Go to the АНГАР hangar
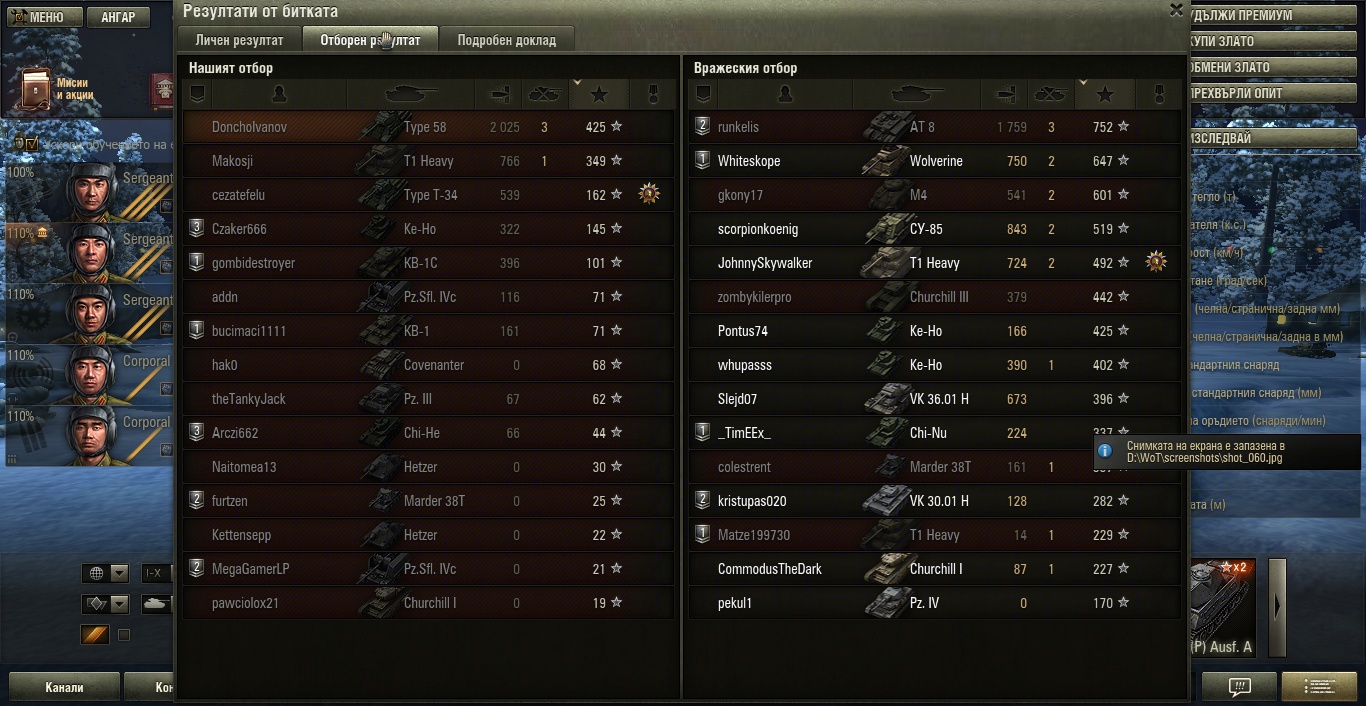The height and width of the screenshot is (706, 1366). click(x=118, y=17)
